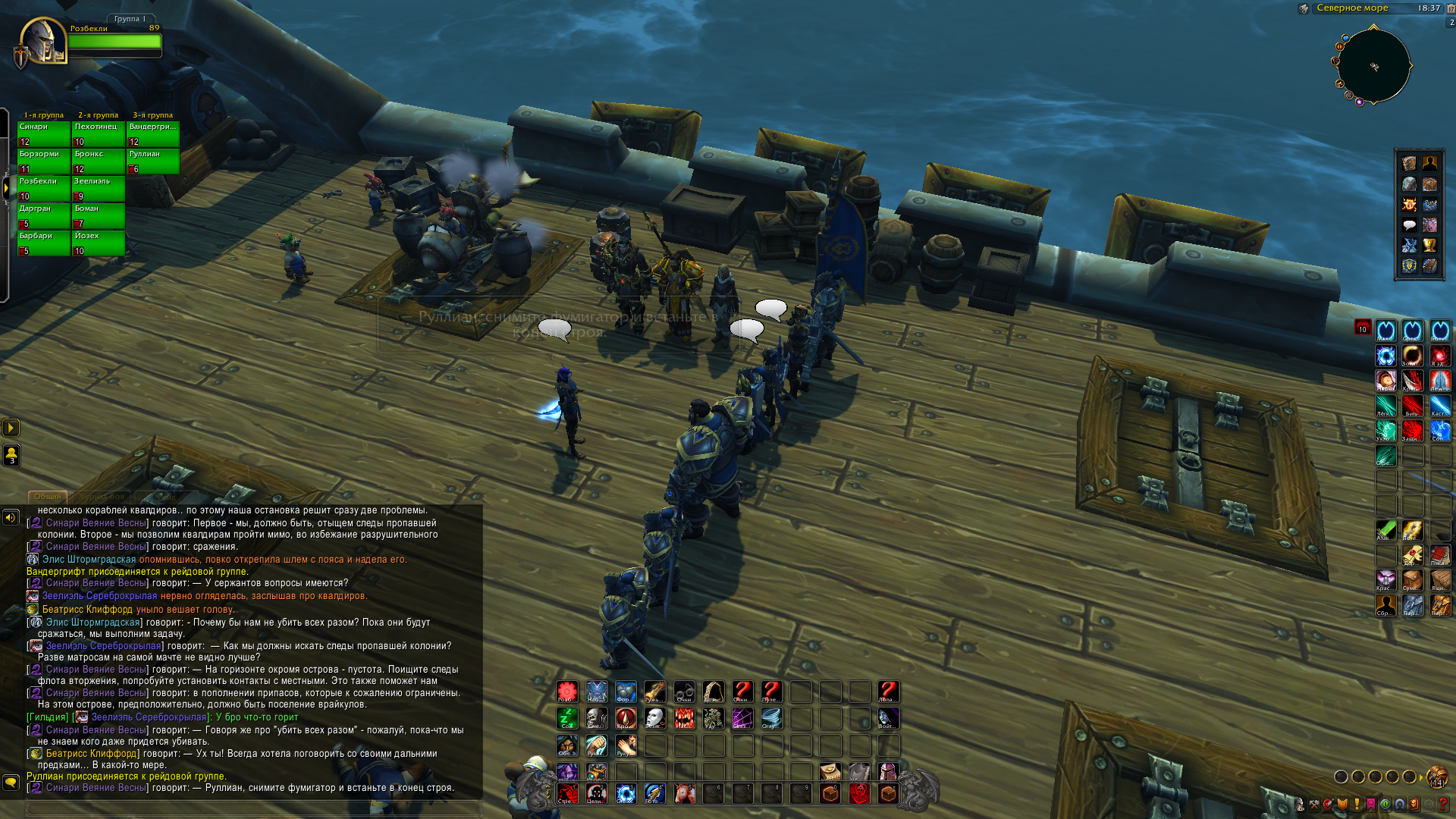Activate the white mask ability icon
The image size is (1456, 819).
[x=655, y=718]
